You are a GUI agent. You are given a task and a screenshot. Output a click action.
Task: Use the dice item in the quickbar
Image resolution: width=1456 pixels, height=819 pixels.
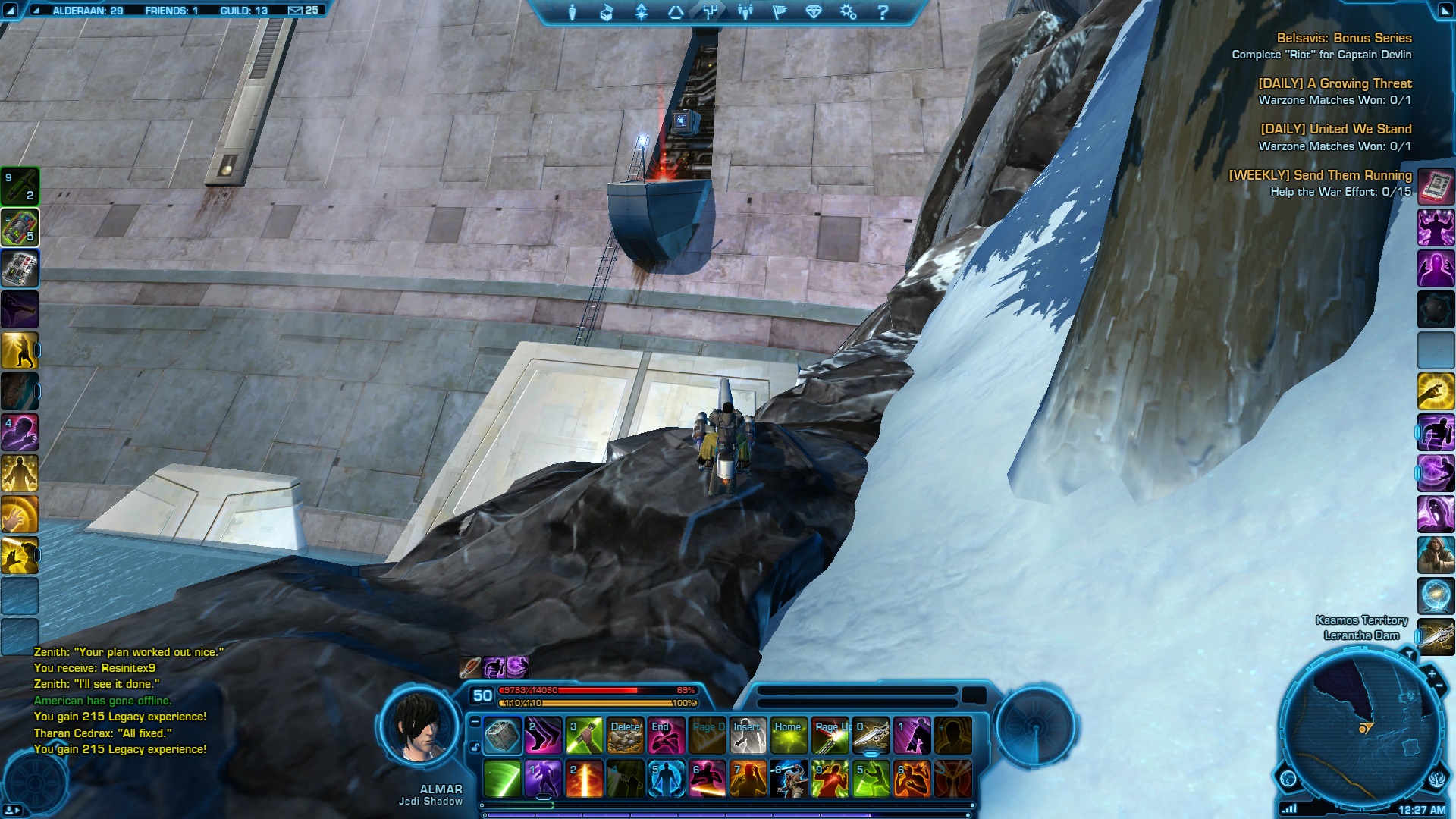point(502,736)
